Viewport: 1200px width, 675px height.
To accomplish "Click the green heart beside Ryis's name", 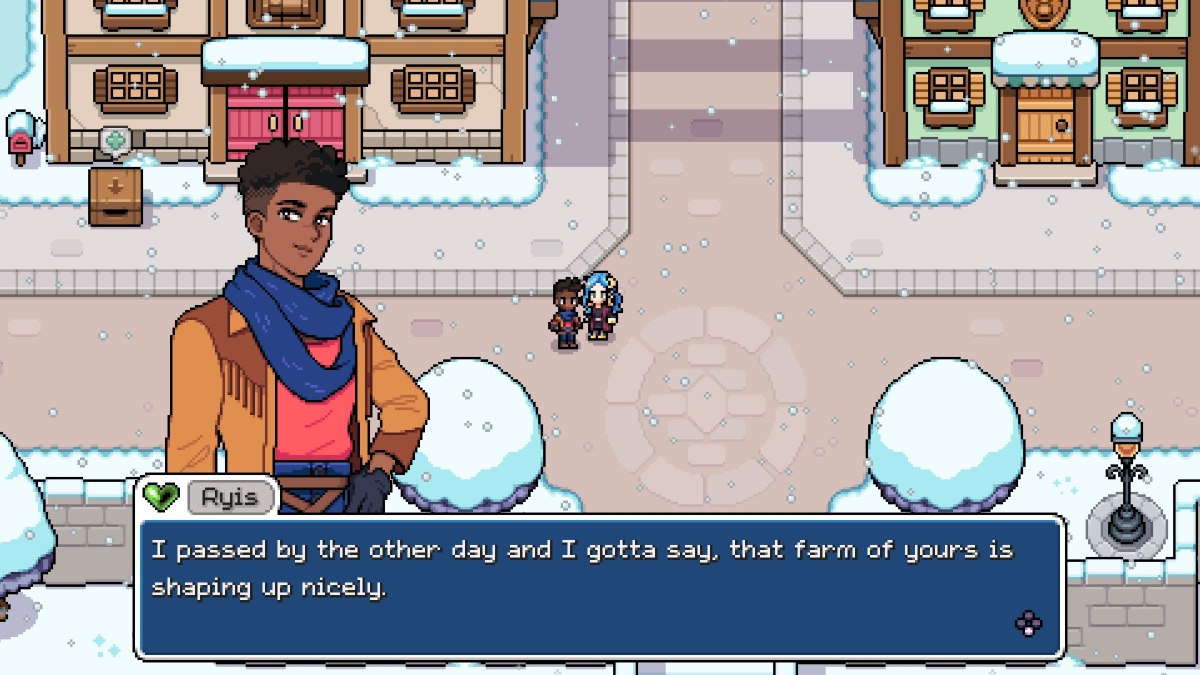I will click(x=161, y=495).
